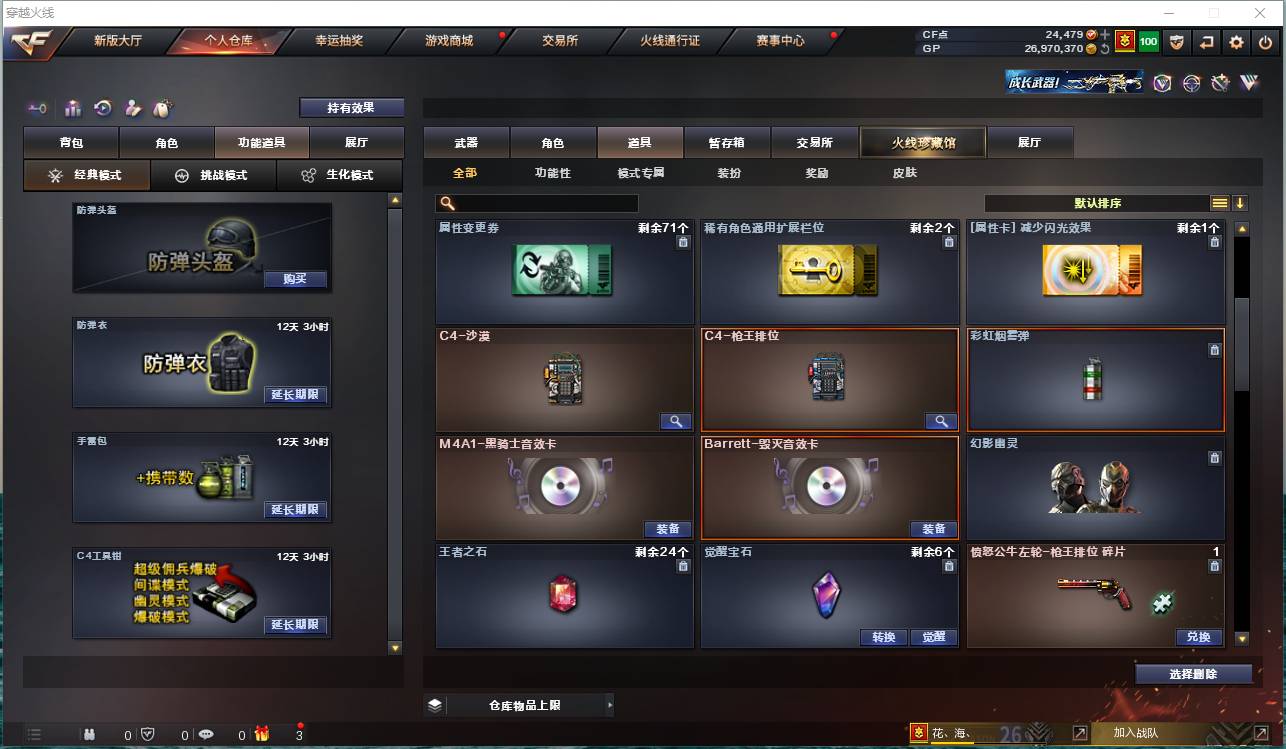
Task: Click the shield icon next to the 100 badge
Action: pos(1178,43)
